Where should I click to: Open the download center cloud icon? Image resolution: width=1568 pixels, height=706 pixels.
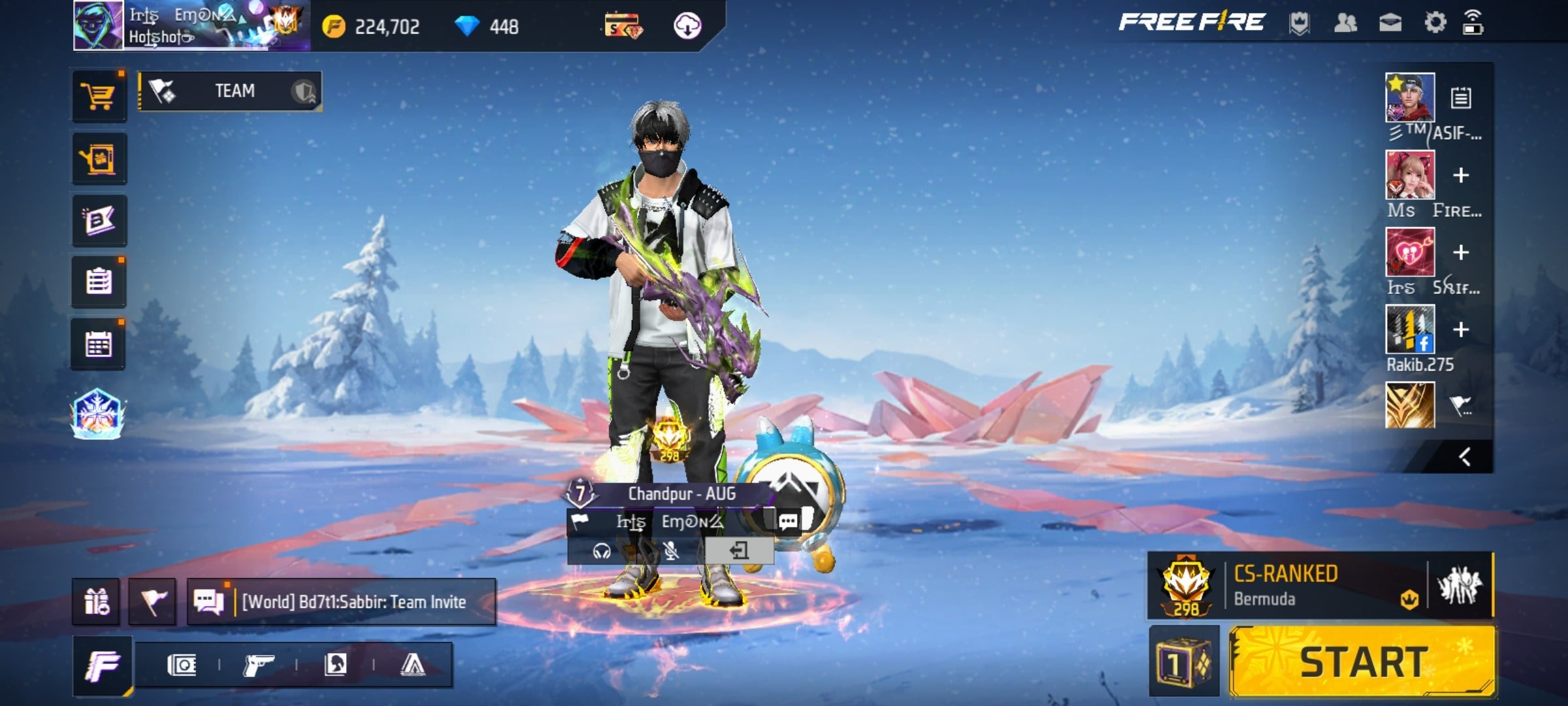point(687,26)
